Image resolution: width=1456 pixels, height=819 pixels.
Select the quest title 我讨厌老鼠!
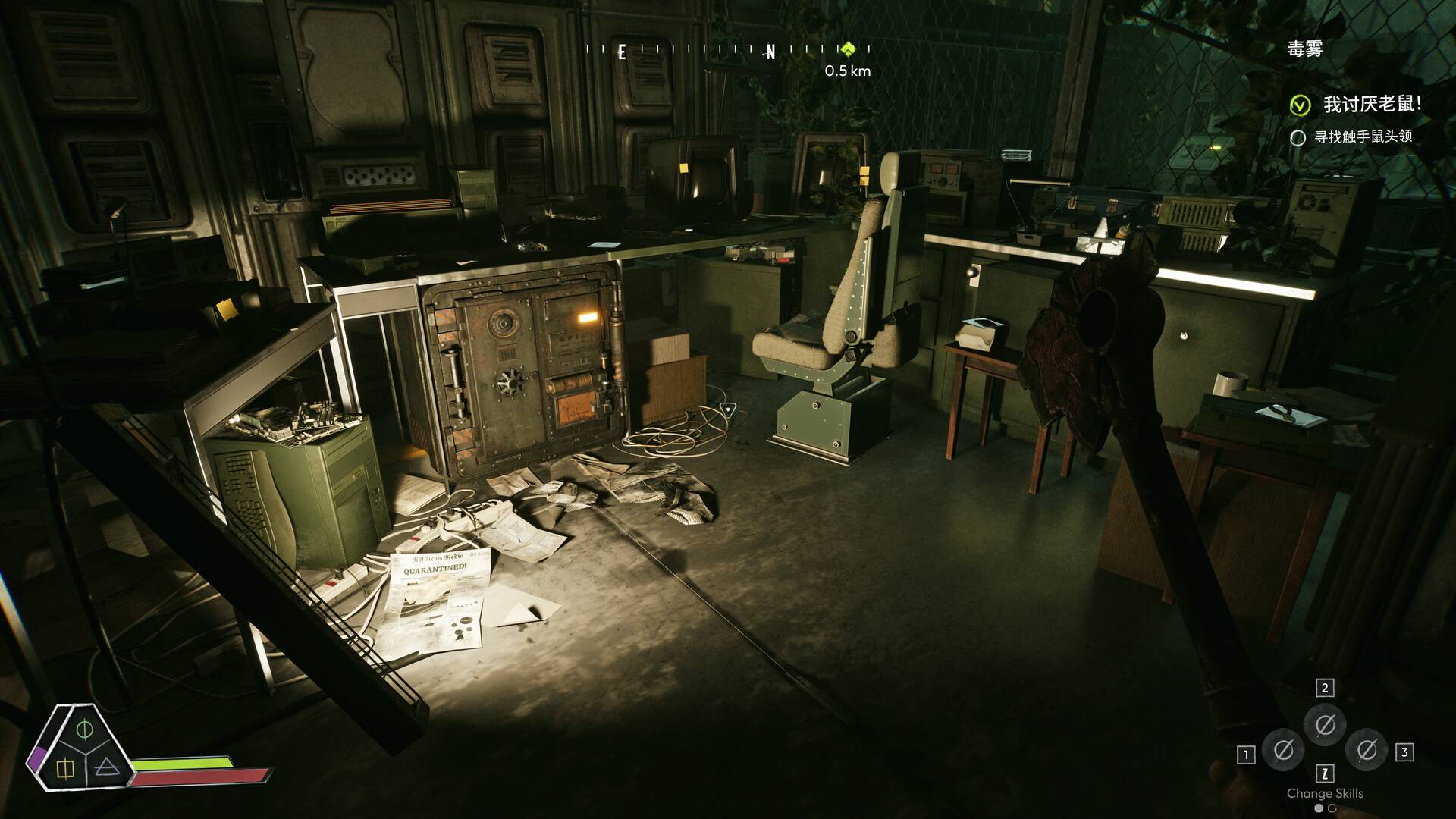click(1372, 104)
